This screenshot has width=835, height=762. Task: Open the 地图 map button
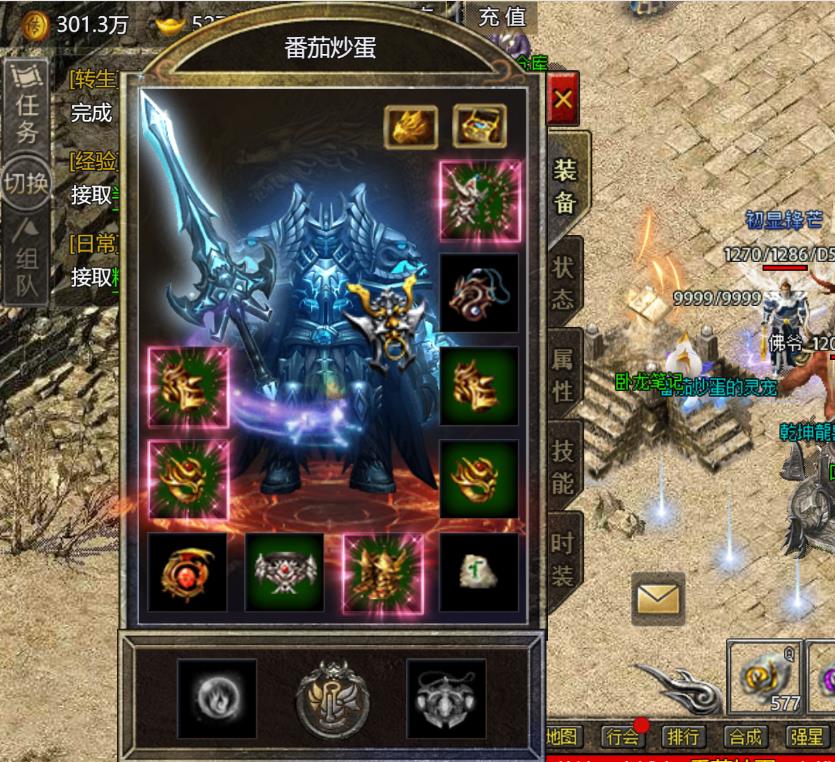click(563, 737)
